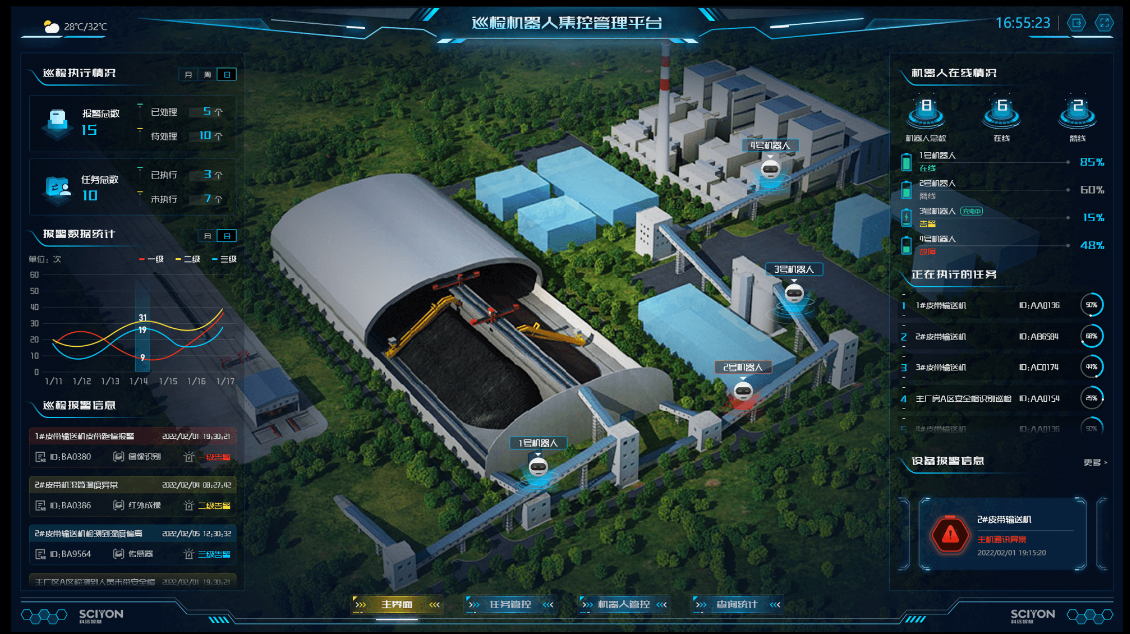Select the 4号机器人 marker on the map
This screenshot has width=1130, height=634.
(769, 170)
